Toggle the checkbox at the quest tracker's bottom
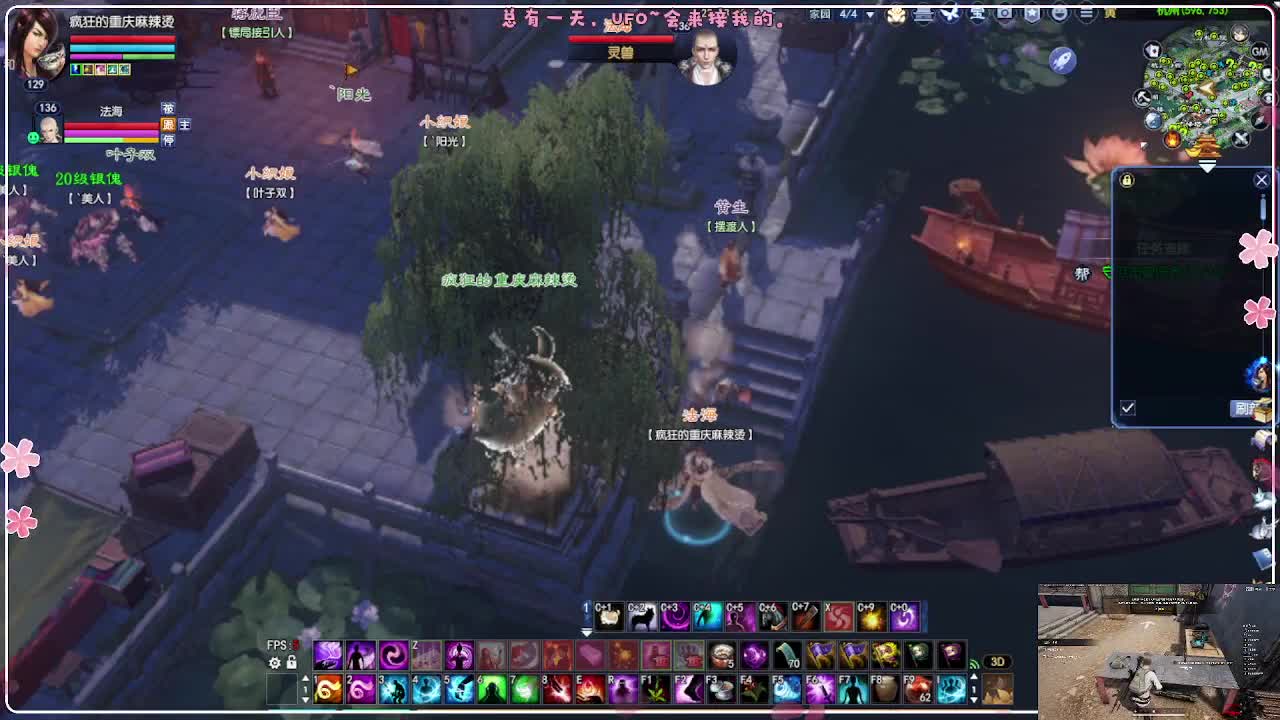1280x720 pixels. click(1127, 406)
